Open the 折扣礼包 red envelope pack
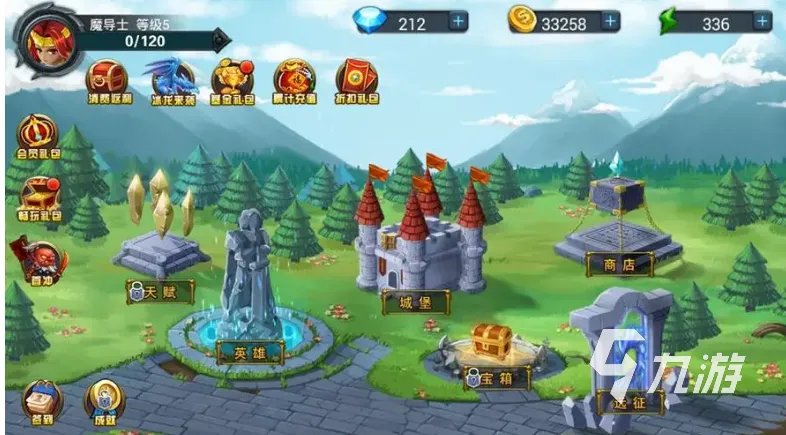 (x=356, y=82)
